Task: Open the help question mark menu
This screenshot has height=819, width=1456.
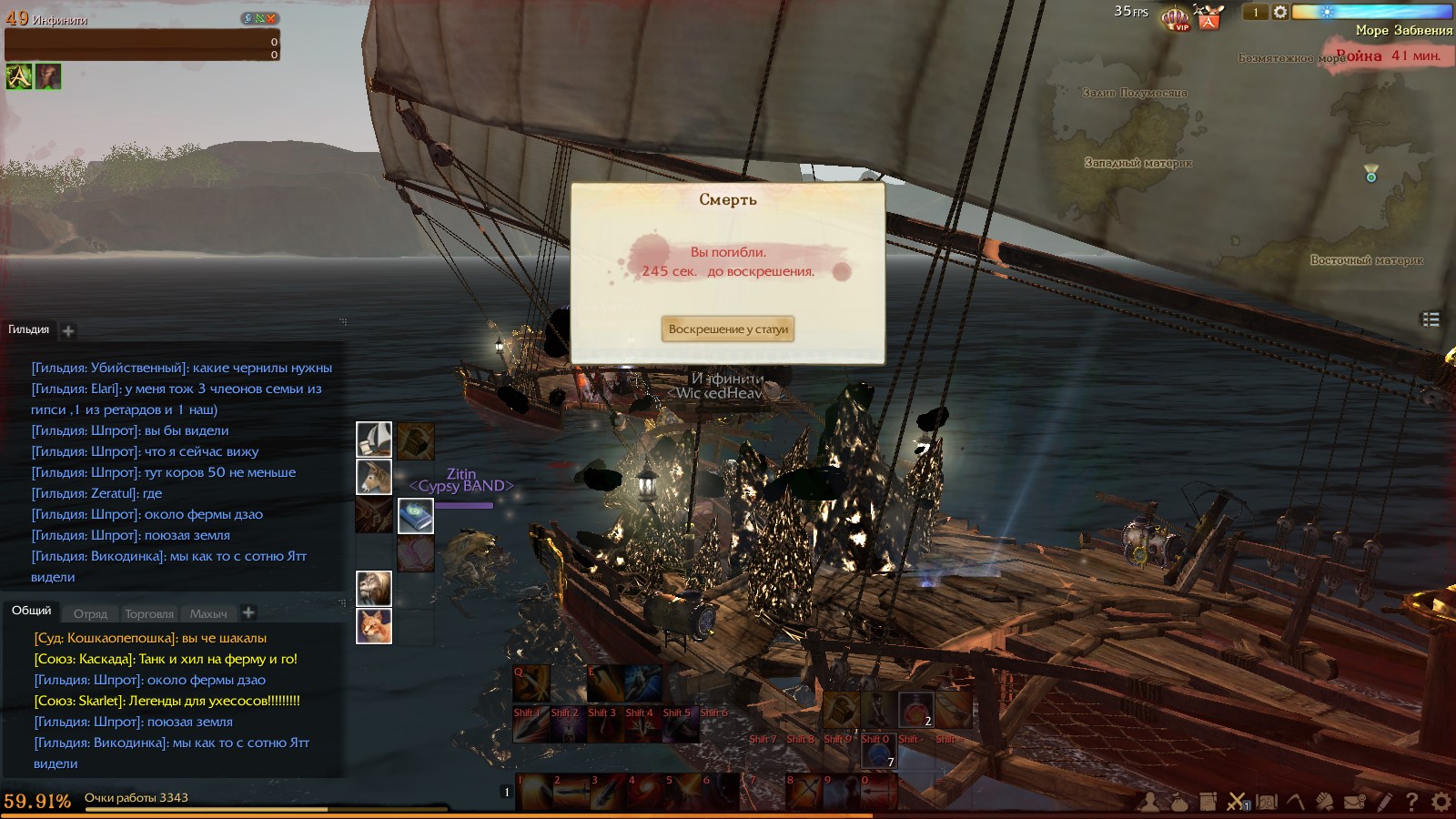Action: 1411,802
